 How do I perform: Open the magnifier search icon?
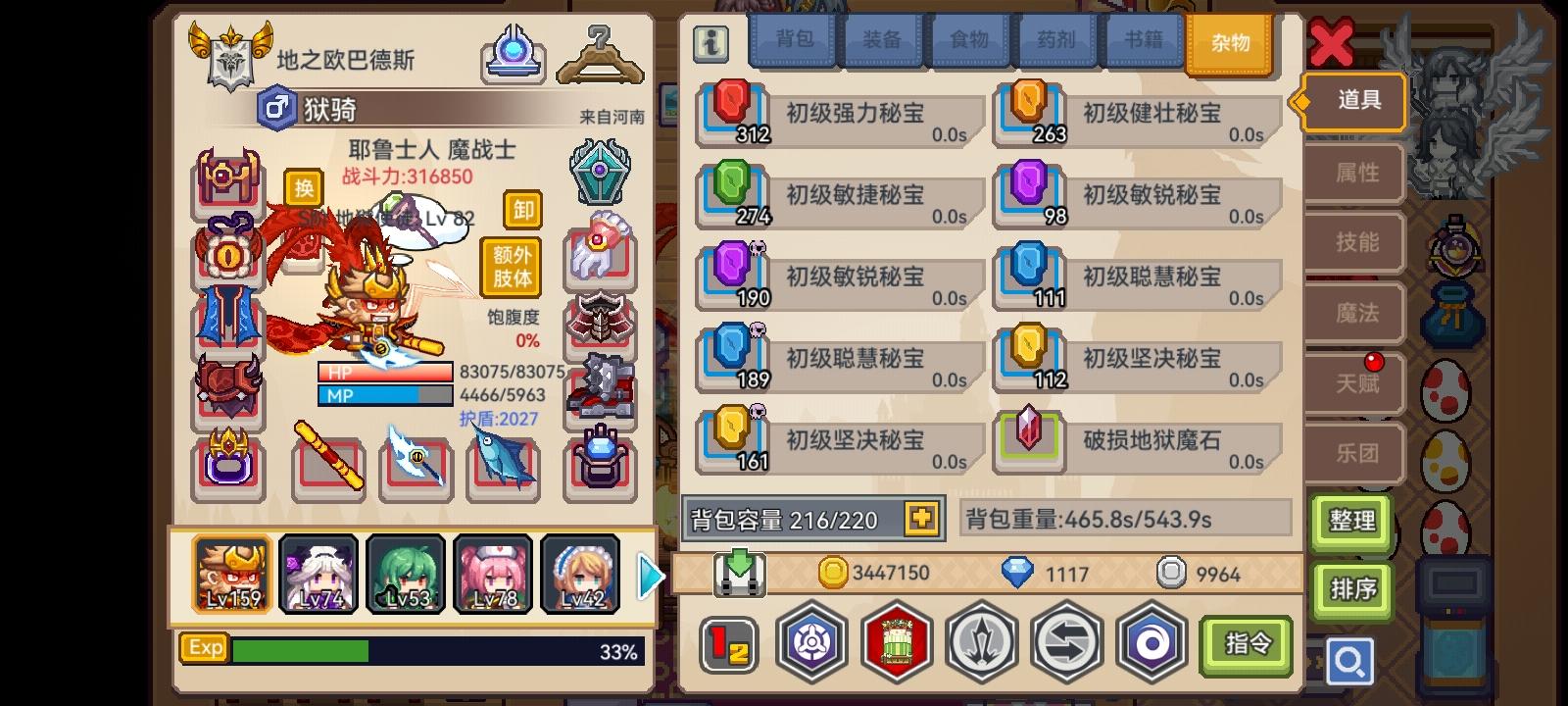(x=1350, y=661)
